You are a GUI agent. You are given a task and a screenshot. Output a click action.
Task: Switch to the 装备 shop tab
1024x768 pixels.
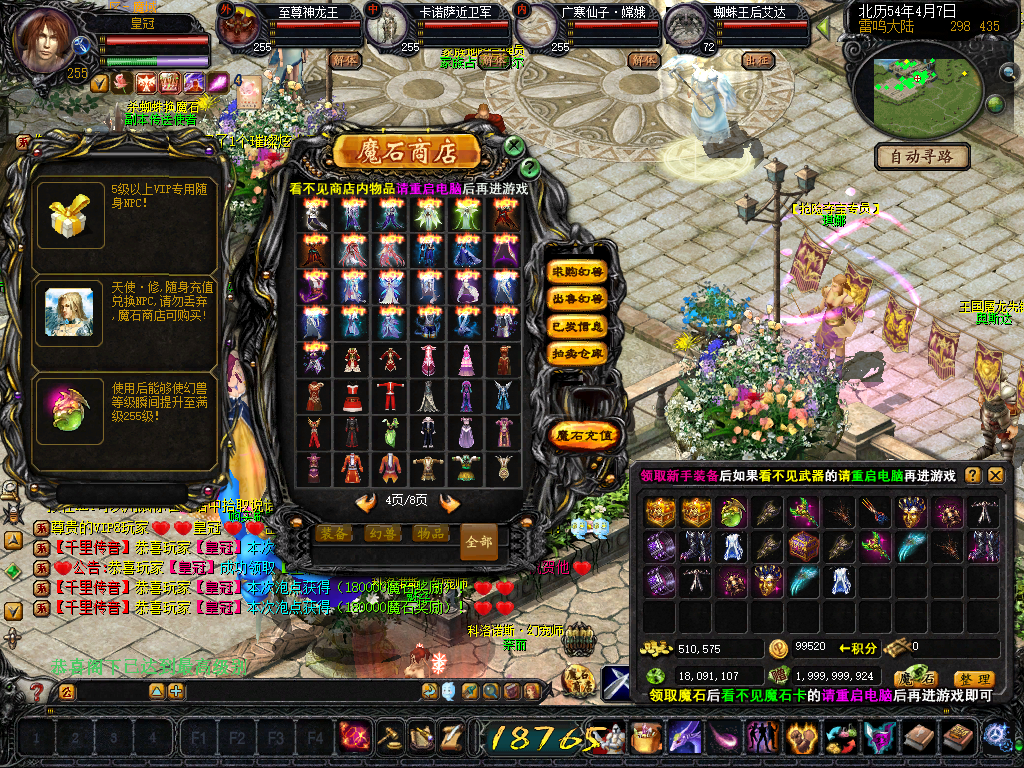tap(335, 534)
